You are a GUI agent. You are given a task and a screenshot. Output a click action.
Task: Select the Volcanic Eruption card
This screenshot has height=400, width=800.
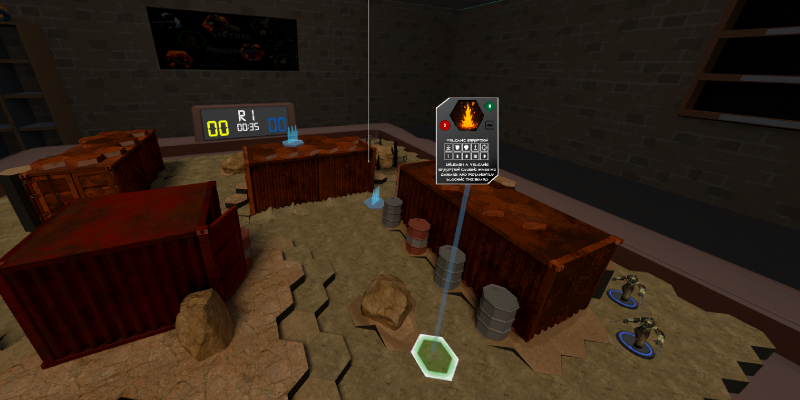pos(466,140)
